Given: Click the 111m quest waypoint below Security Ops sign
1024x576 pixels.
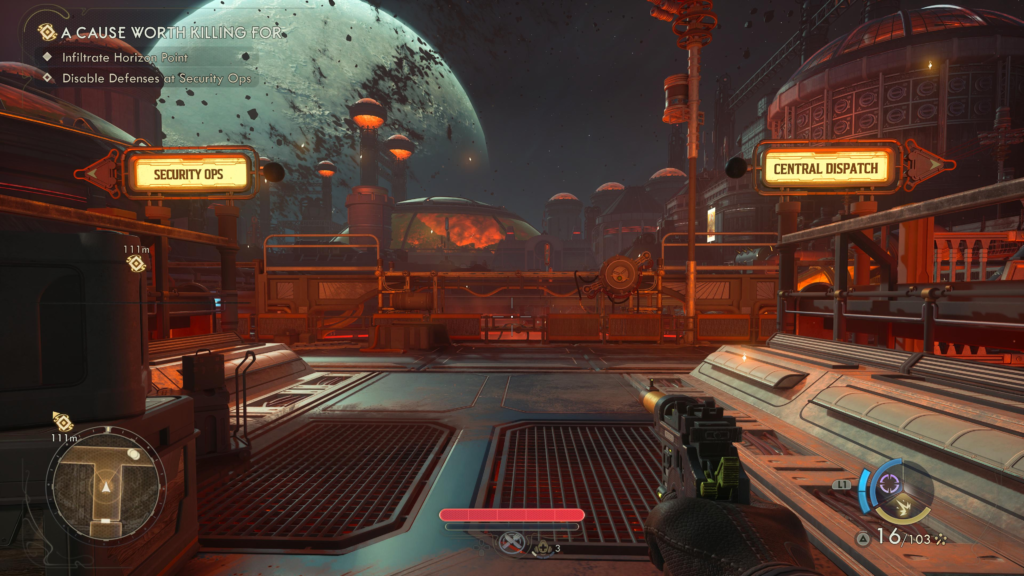Looking at the screenshot, I should point(137,263).
